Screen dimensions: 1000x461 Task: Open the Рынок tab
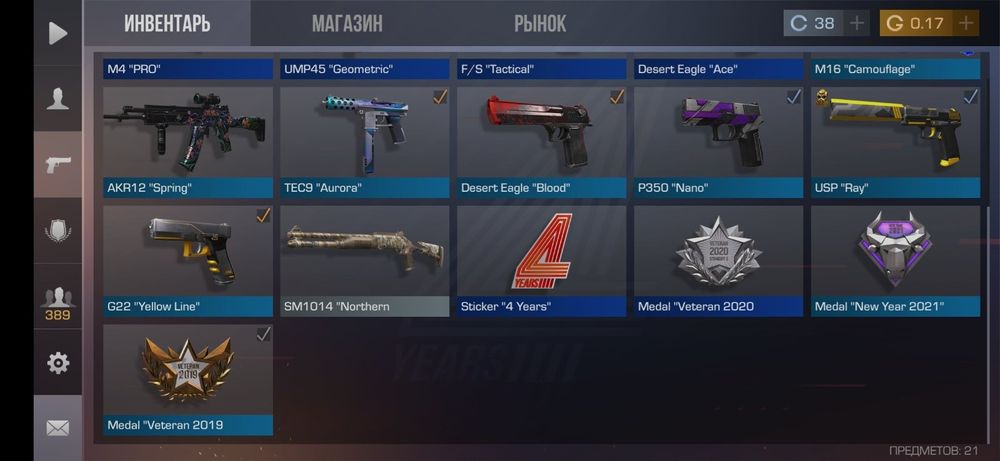click(x=540, y=23)
